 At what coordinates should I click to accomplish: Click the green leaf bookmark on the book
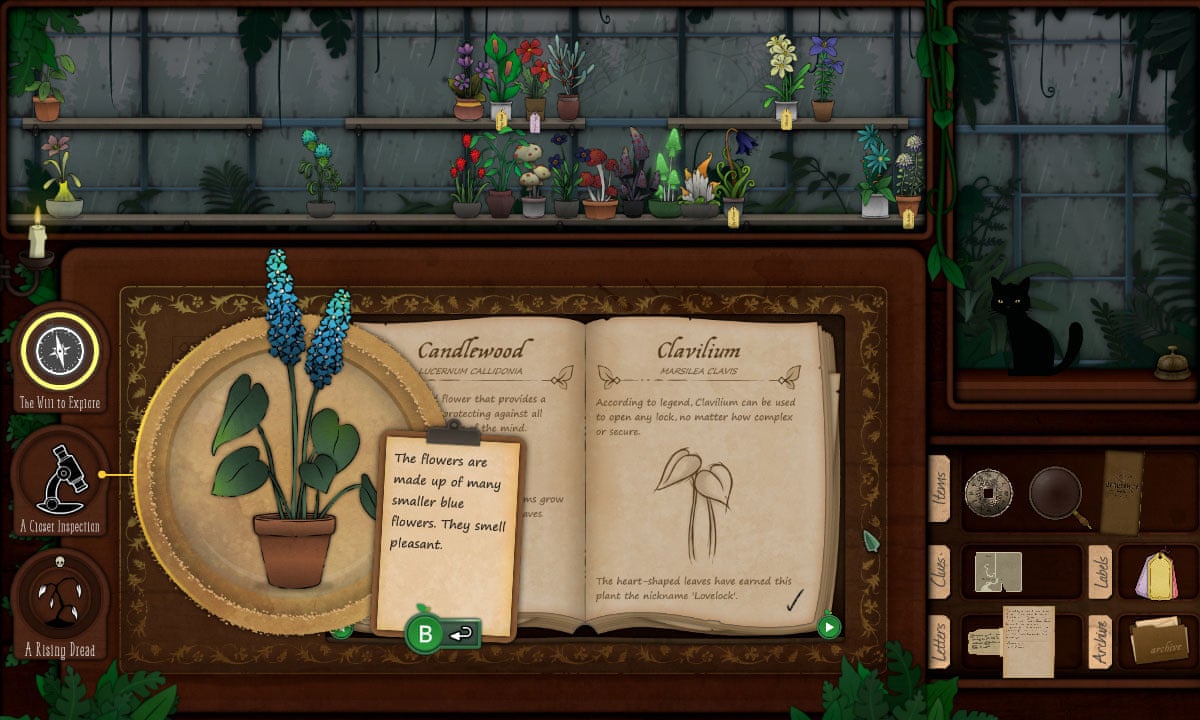point(870,542)
